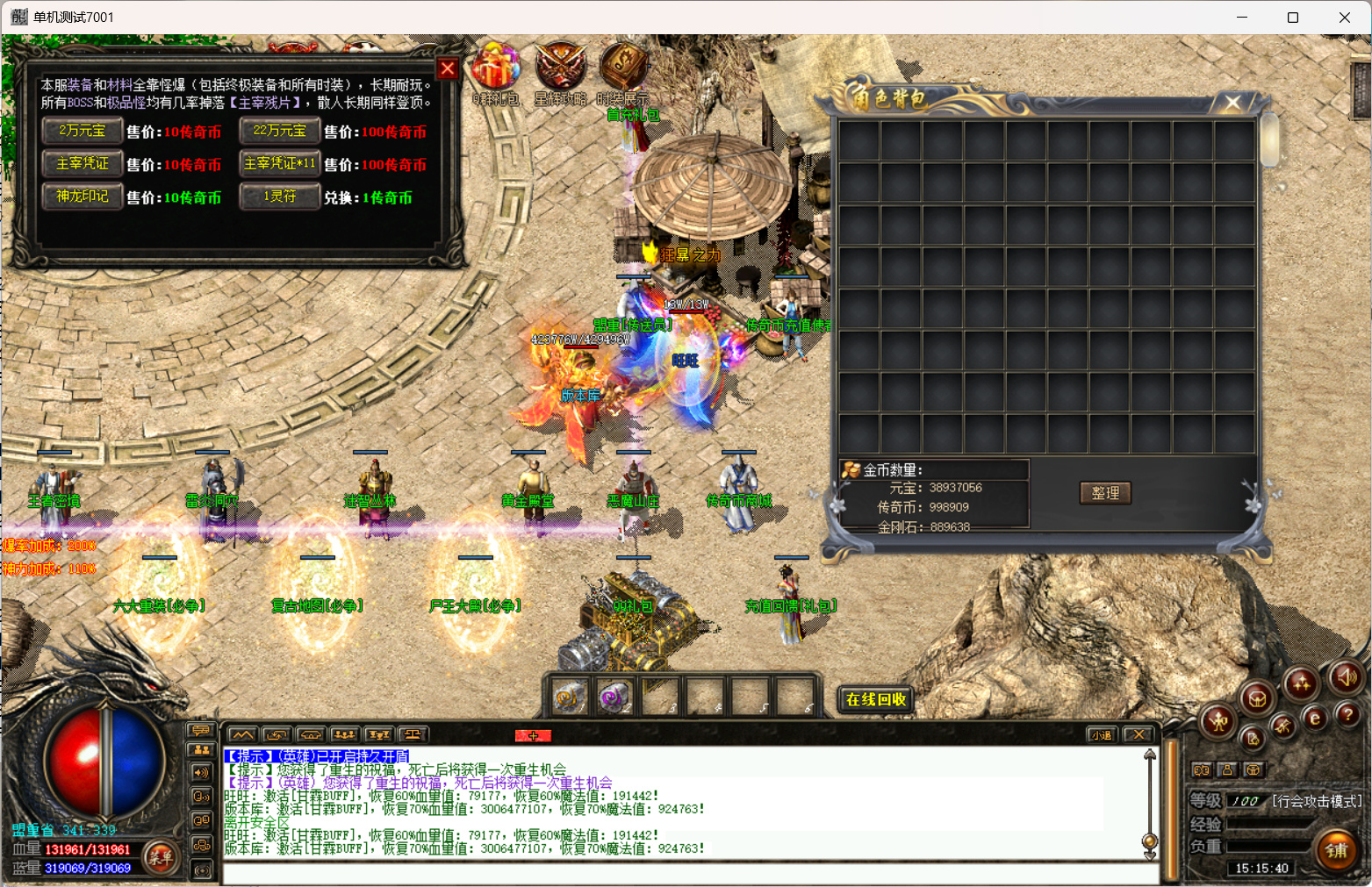1372x887 pixels.
Task: Toggle sound with the speaker icon
Action: click(x=1345, y=676)
